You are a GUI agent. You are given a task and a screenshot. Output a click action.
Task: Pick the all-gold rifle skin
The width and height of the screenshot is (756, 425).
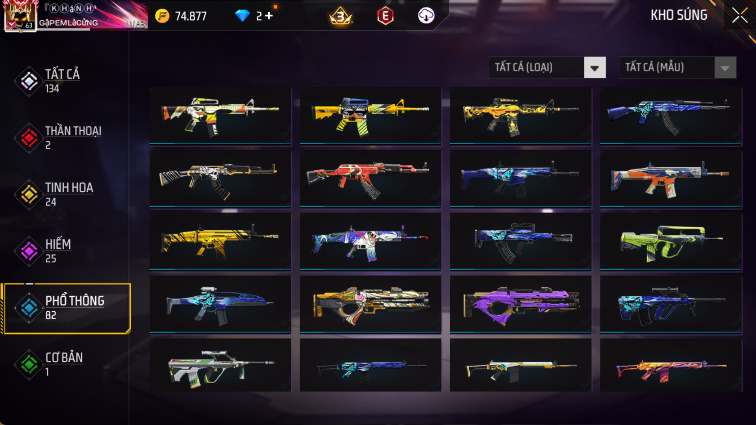(220, 239)
